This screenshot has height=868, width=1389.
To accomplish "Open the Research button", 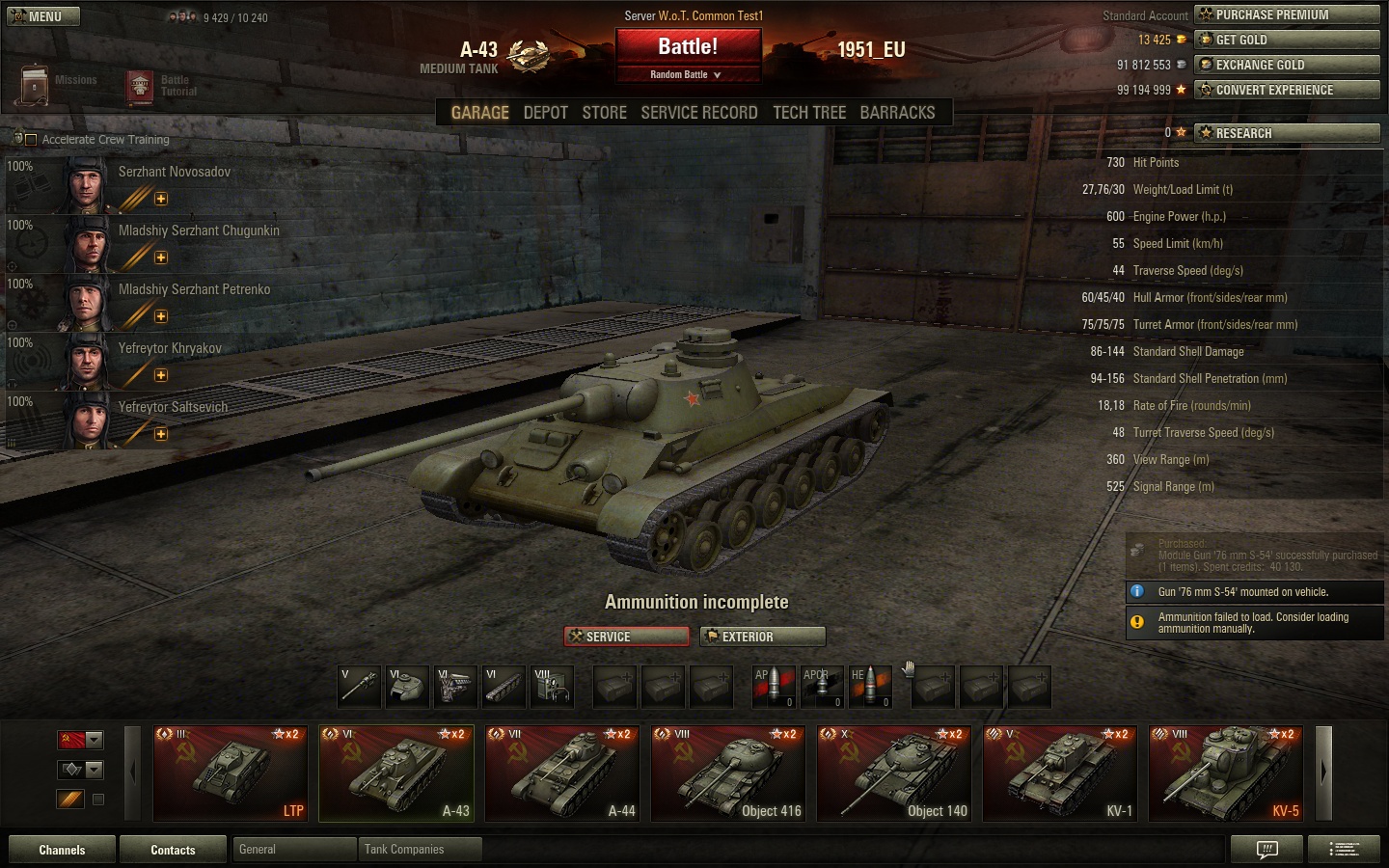I will click(1287, 133).
